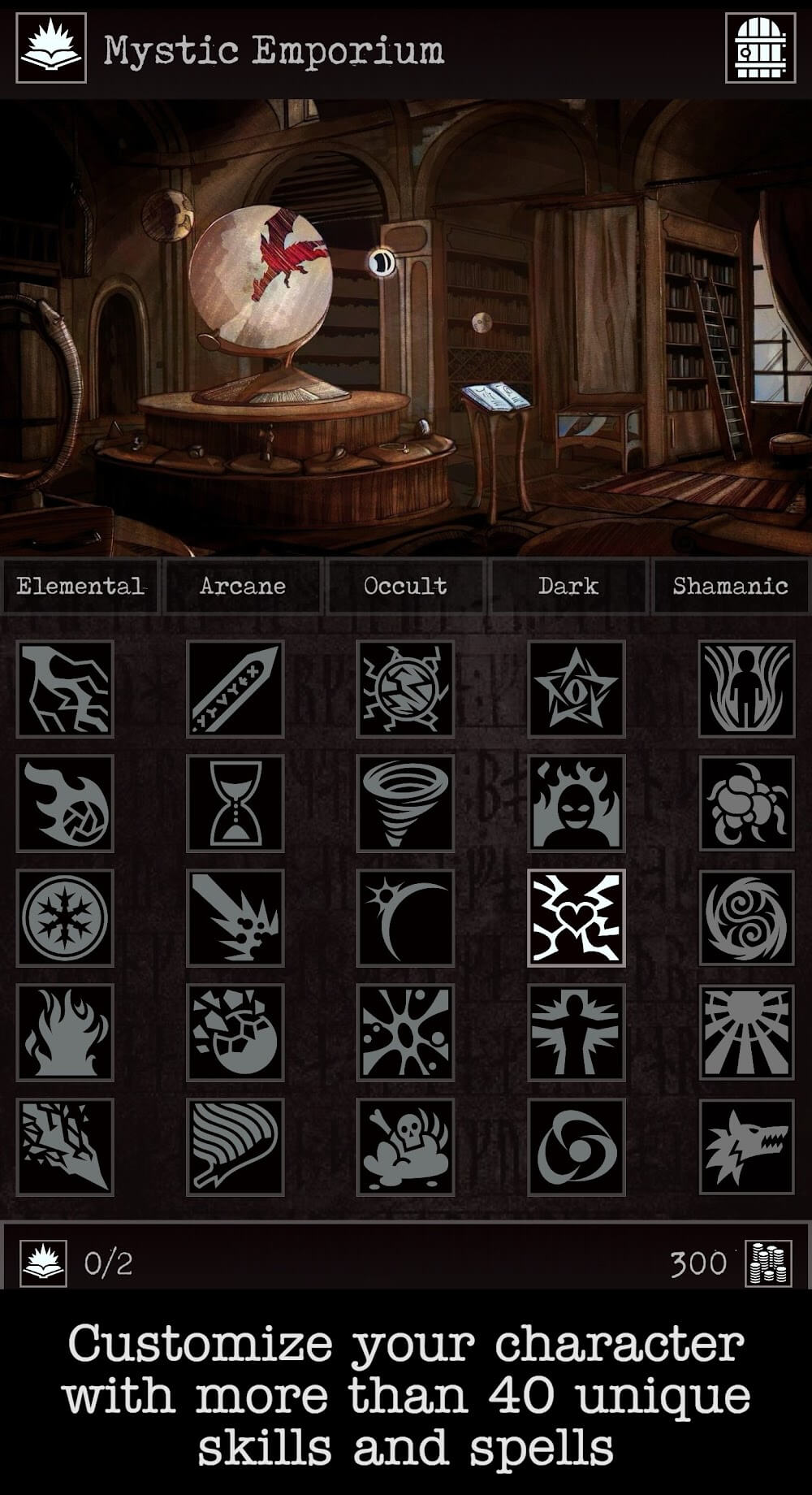The image size is (812, 1495).
Task: Choose the crescent moon eclipse spell
Action: pyautogui.click(x=405, y=918)
